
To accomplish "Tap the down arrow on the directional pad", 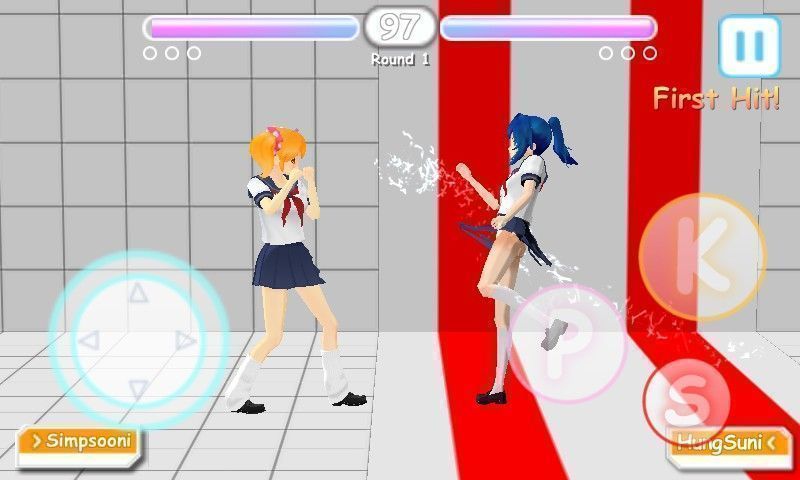I will tap(138, 388).
